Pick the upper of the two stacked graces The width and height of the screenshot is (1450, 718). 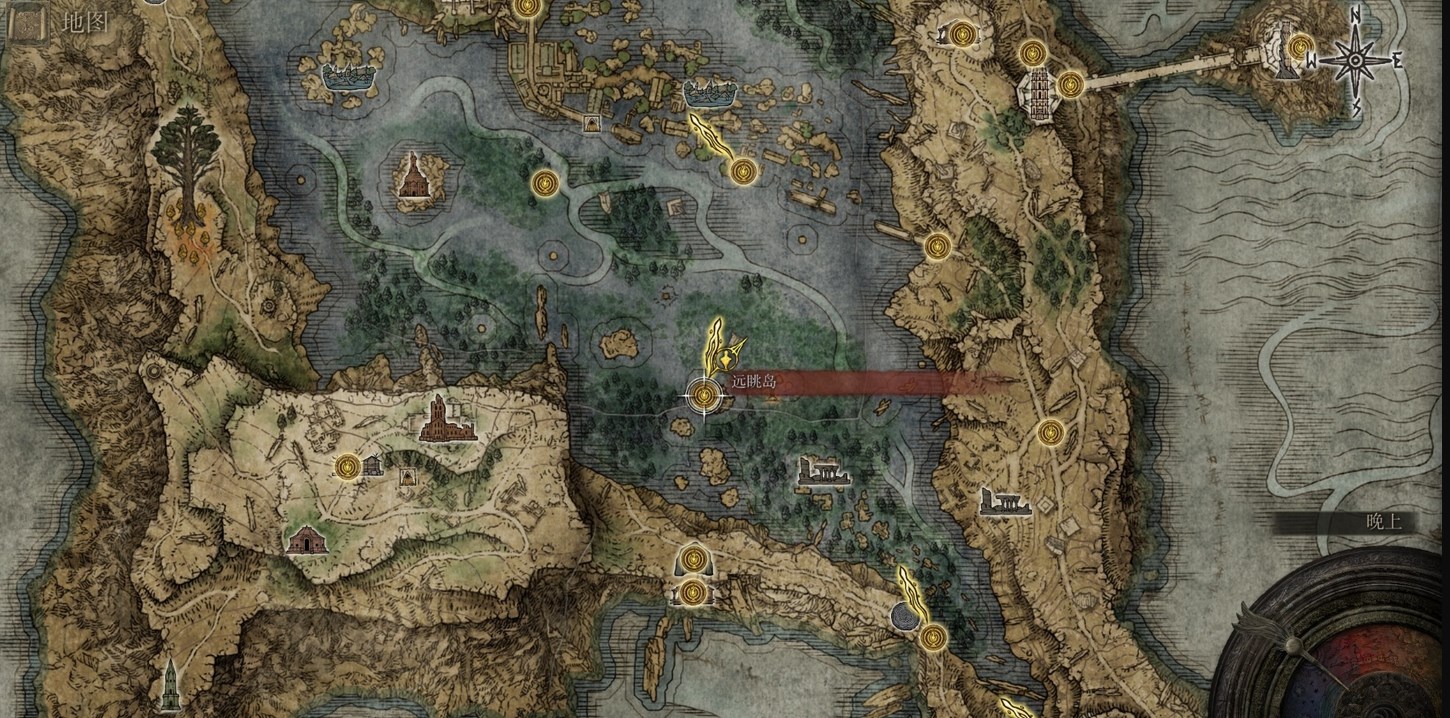693,559
